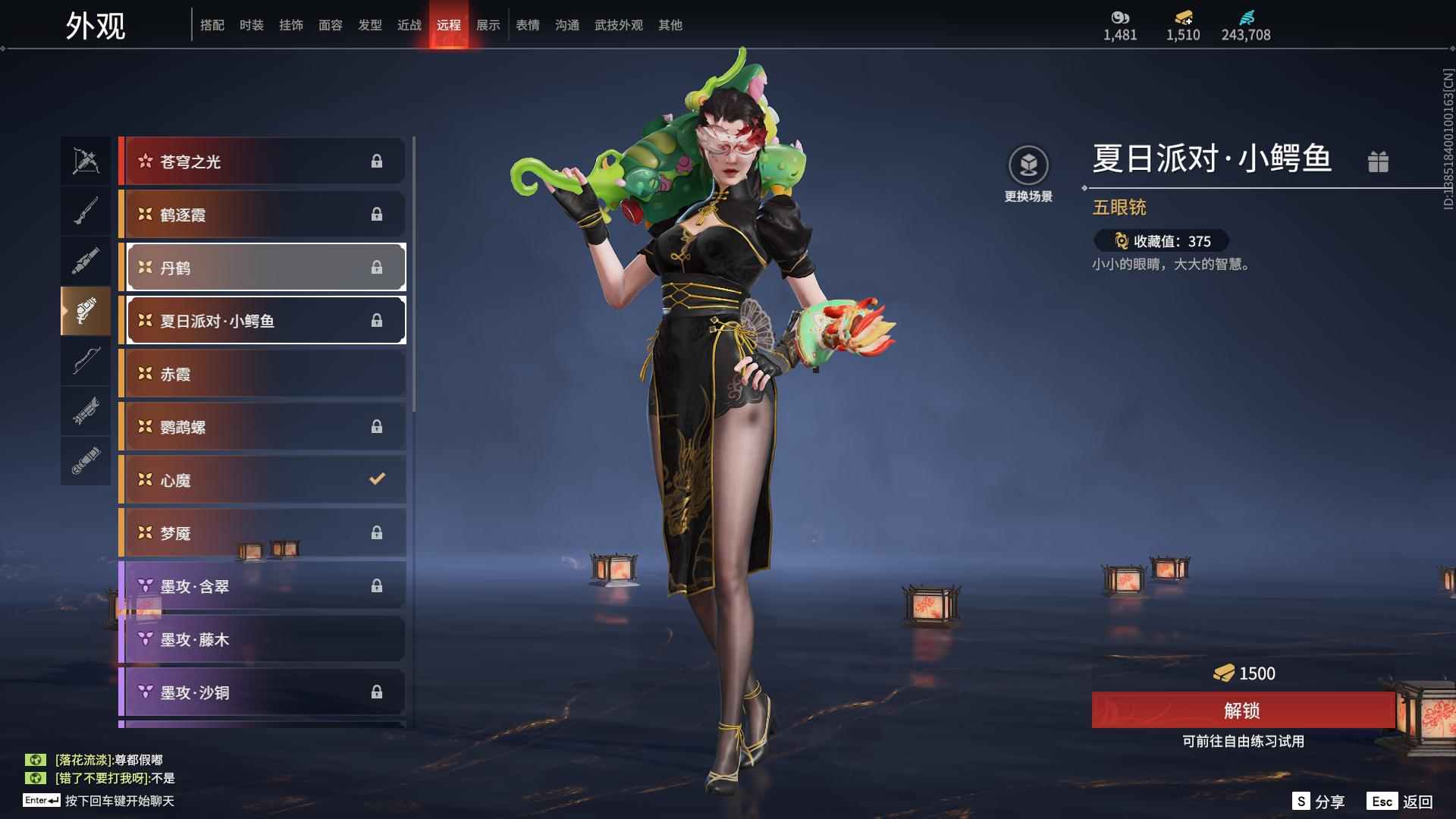This screenshot has height=819, width=1456.
Task: Click the highlighted pistol category icon
Action: (86, 311)
